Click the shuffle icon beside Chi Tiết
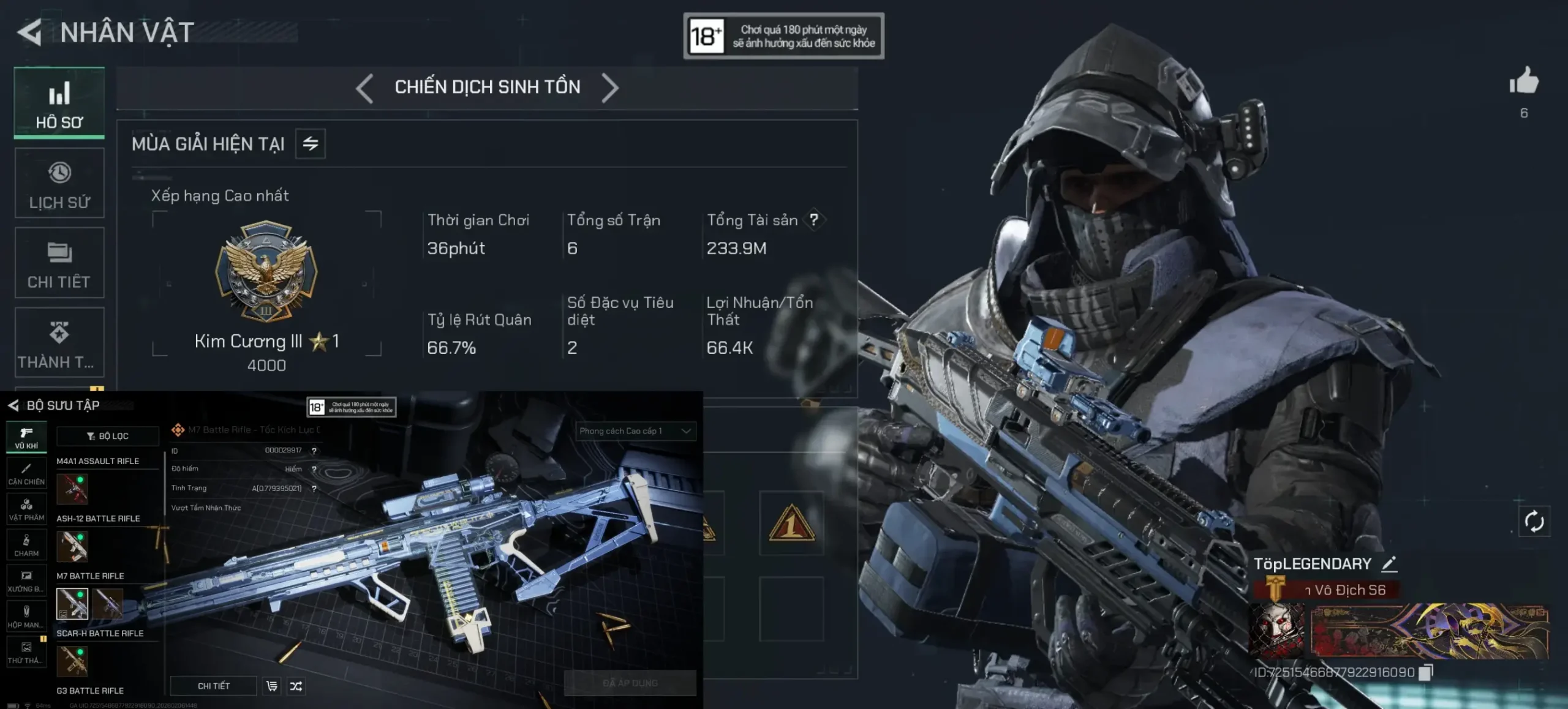This screenshot has height=709, width=1568. point(296,686)
